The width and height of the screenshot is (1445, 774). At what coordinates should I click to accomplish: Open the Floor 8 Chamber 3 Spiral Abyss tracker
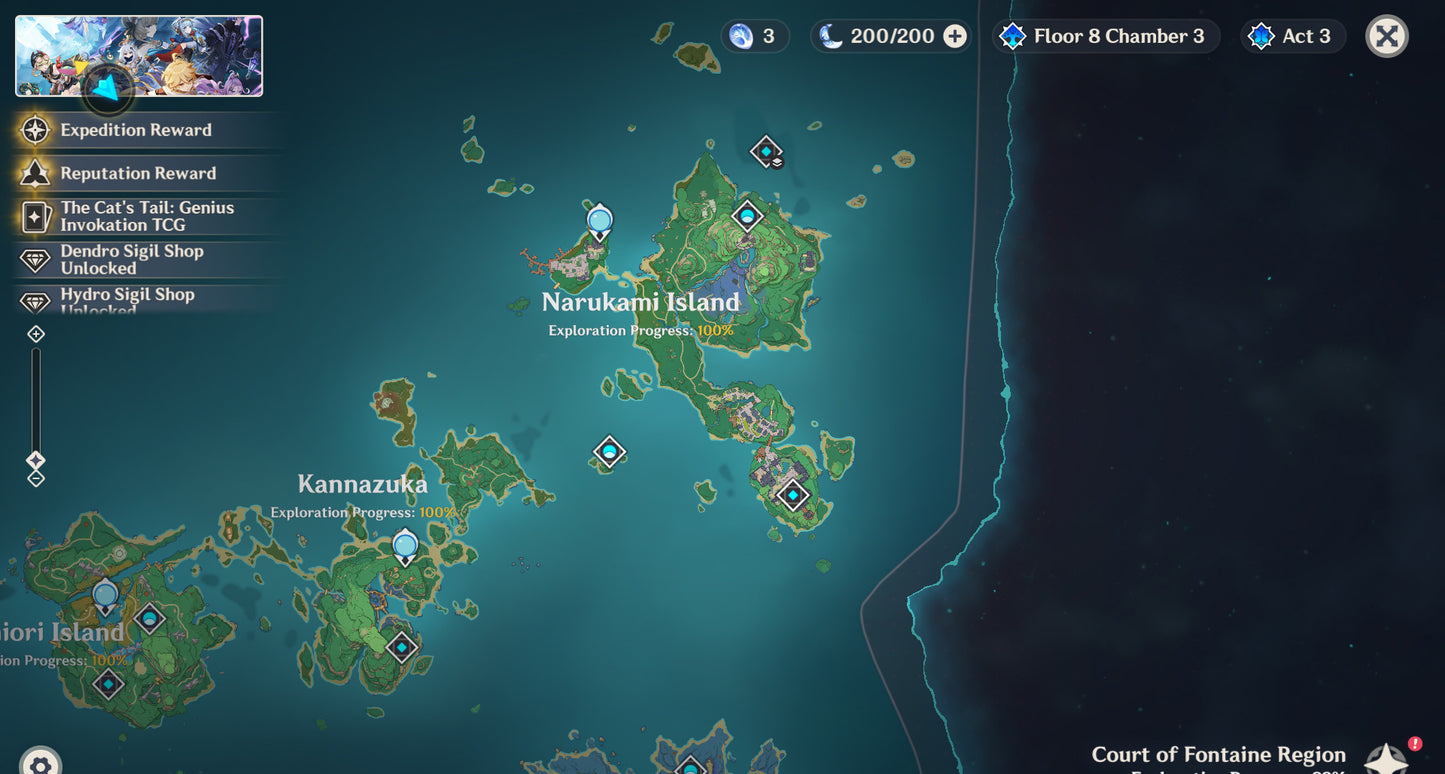[1106, 37]
